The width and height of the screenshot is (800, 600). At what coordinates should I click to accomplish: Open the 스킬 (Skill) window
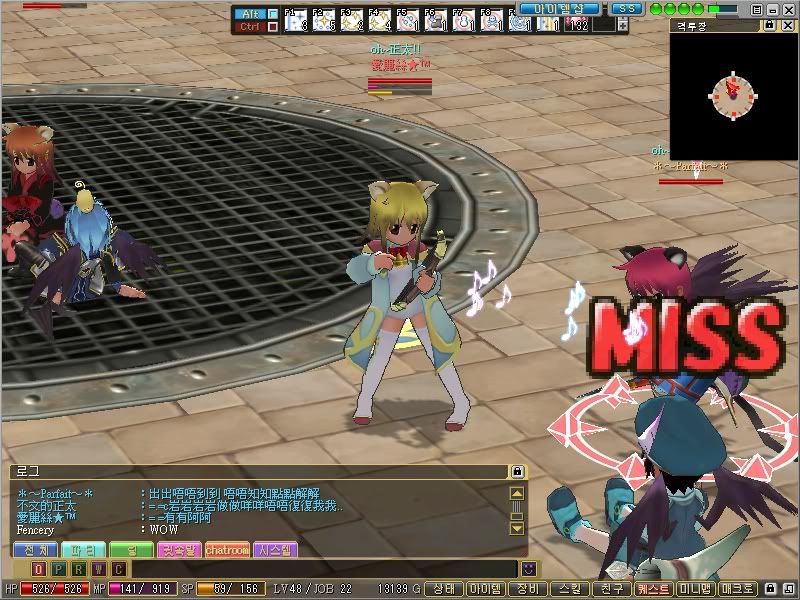coord(570,589)
